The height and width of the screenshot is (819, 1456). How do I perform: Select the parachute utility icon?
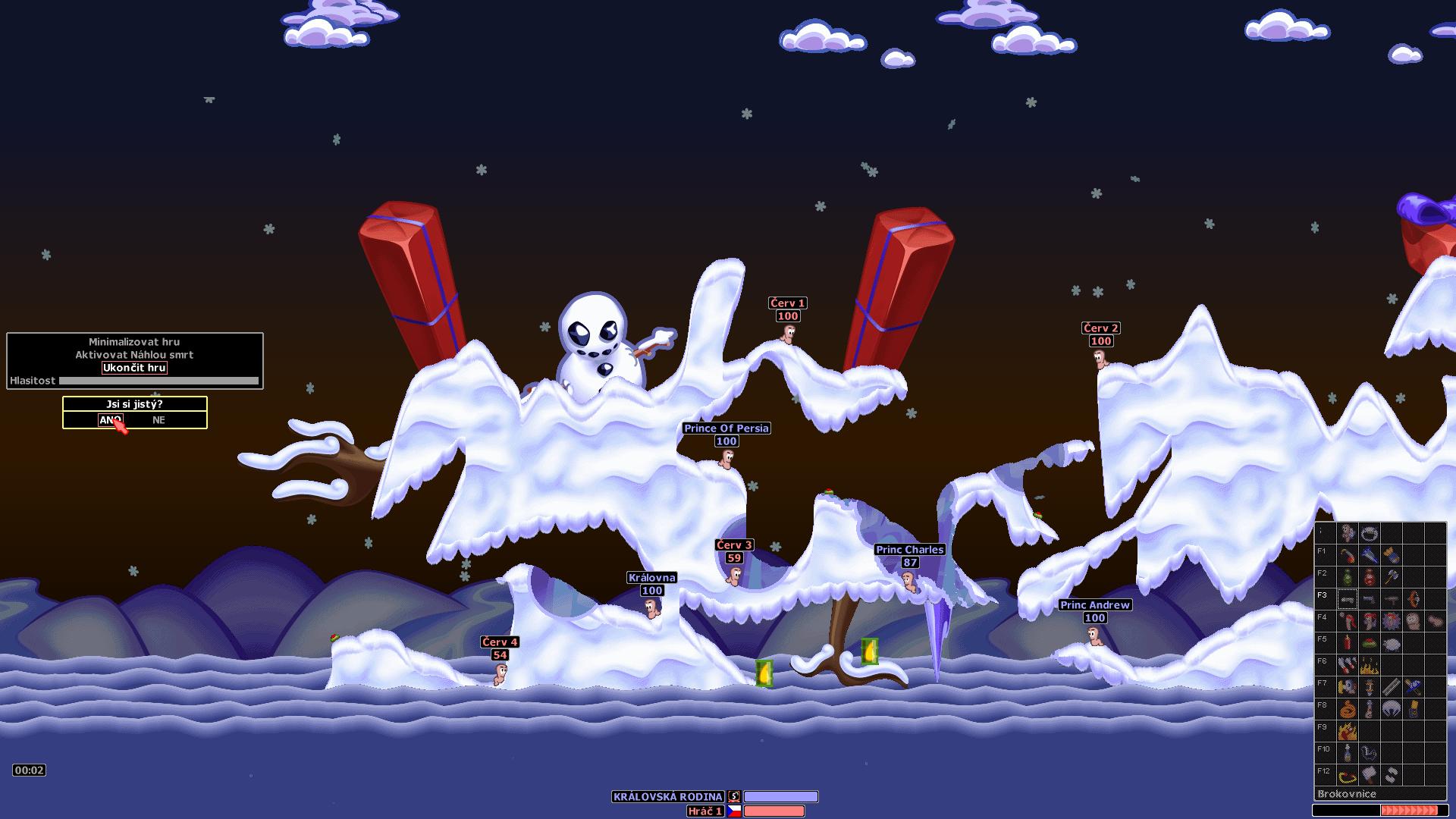click(x=1392, y=709)
